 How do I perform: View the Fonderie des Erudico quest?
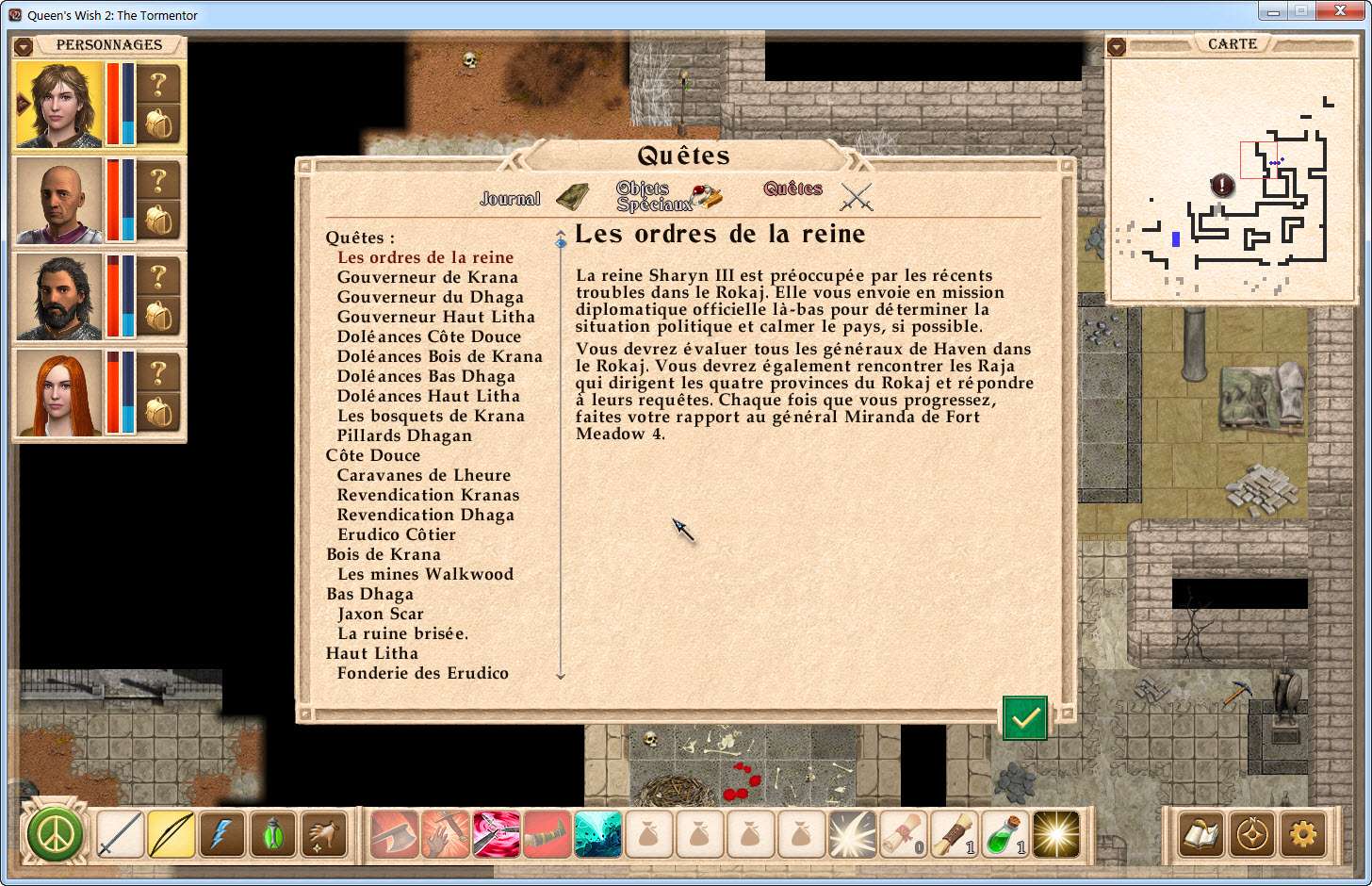[x=422, y=673]
